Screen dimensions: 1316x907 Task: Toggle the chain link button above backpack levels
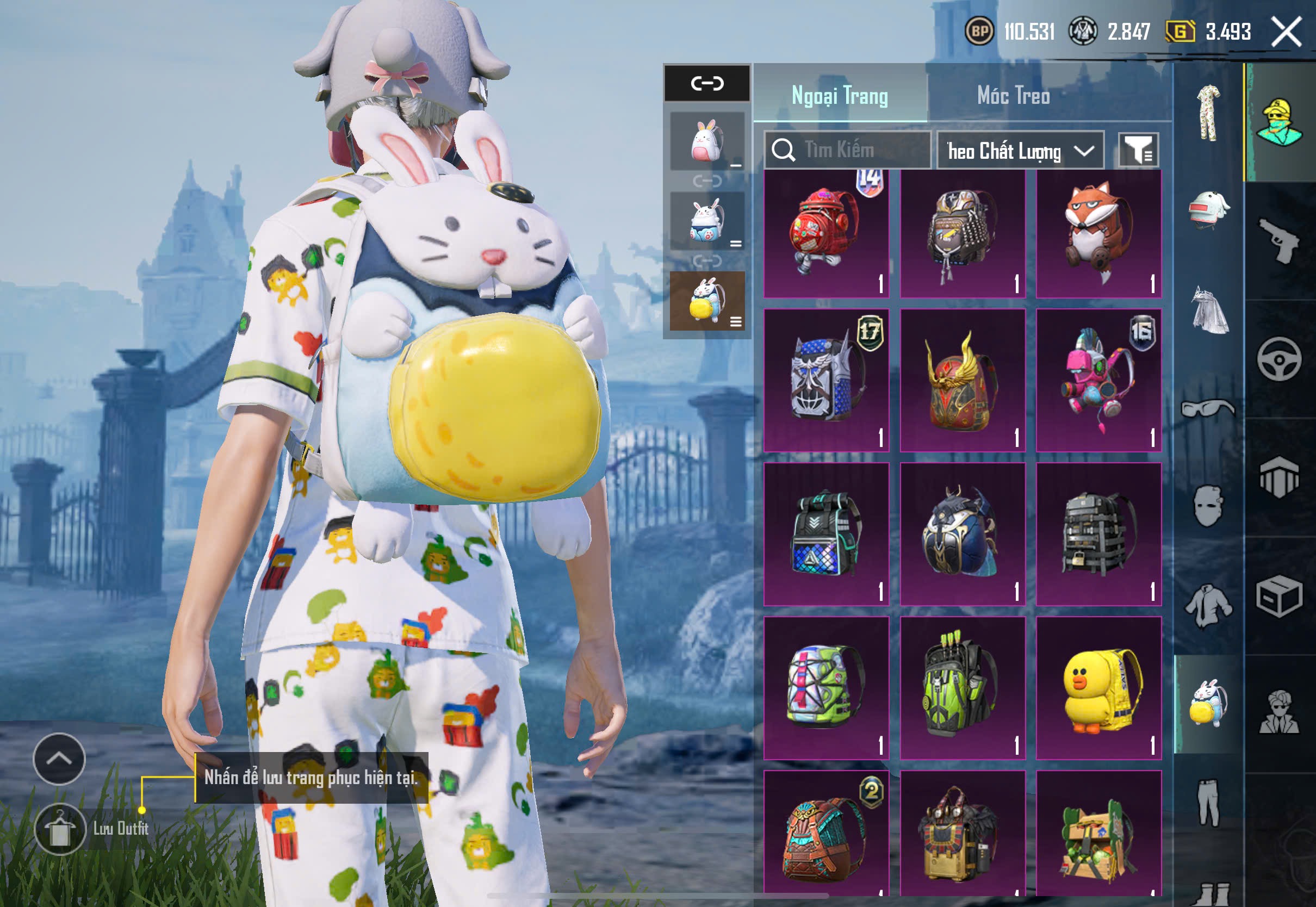coord(707,84)
